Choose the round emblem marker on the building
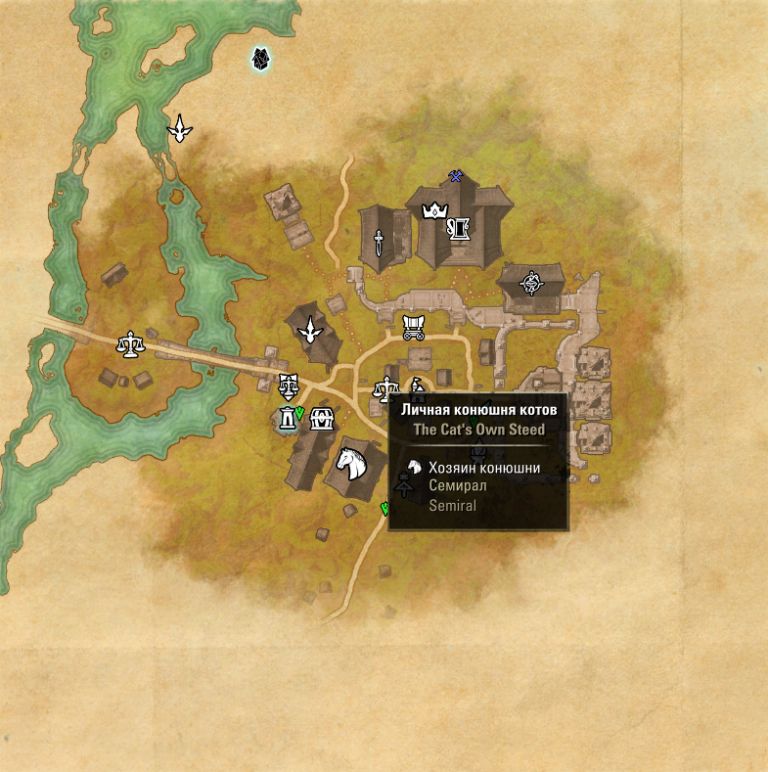 530,283
